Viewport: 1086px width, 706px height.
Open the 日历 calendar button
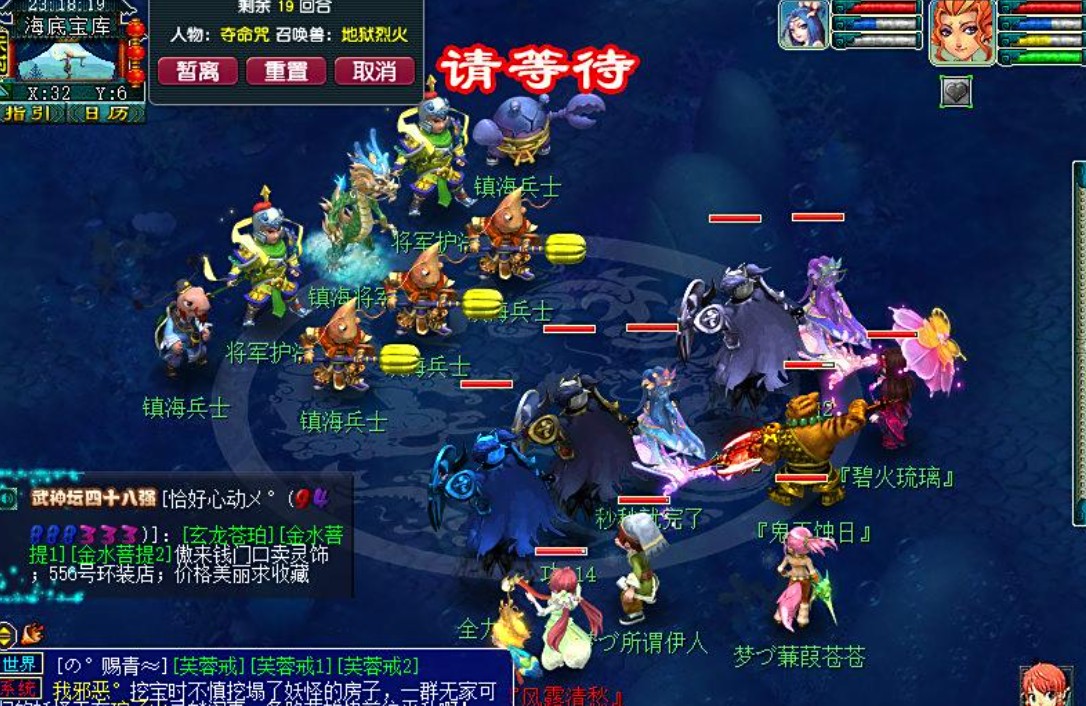tap(106, 113)
